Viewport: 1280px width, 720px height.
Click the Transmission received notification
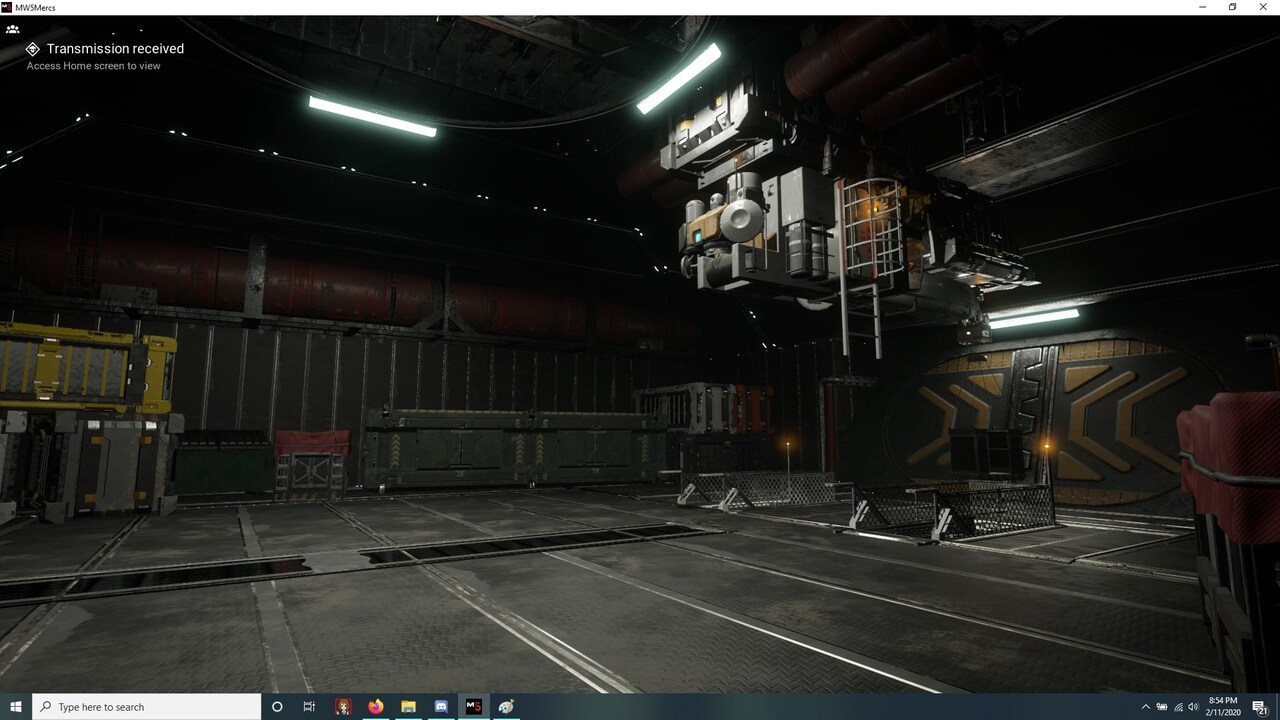[x=113, y=48]
